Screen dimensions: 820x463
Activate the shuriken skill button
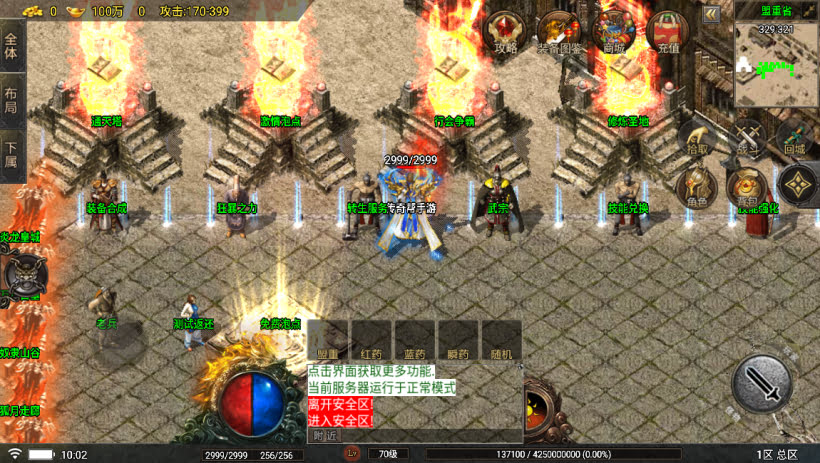pos(797,185)
